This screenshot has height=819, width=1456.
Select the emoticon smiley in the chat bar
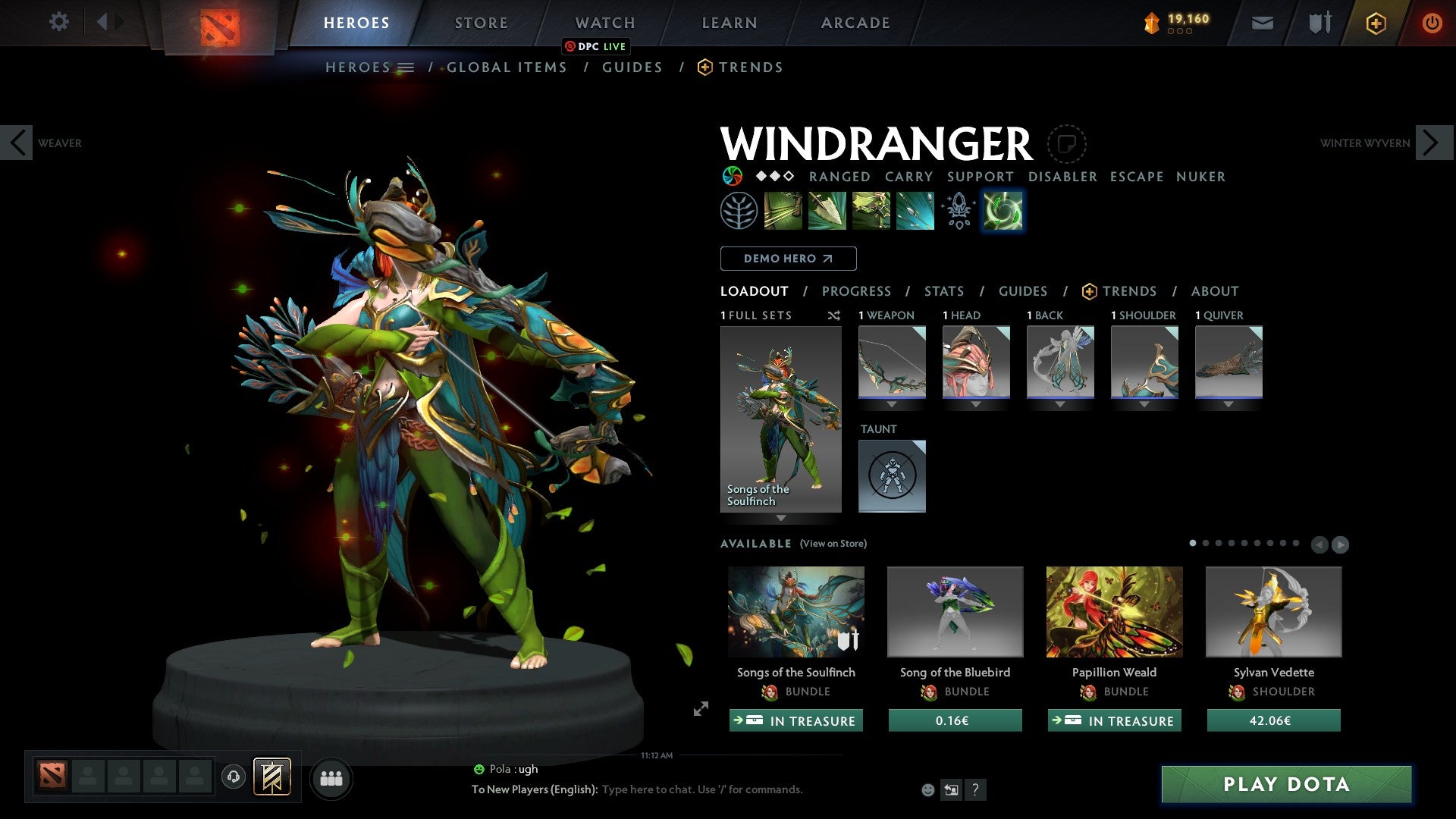[927, 789]
